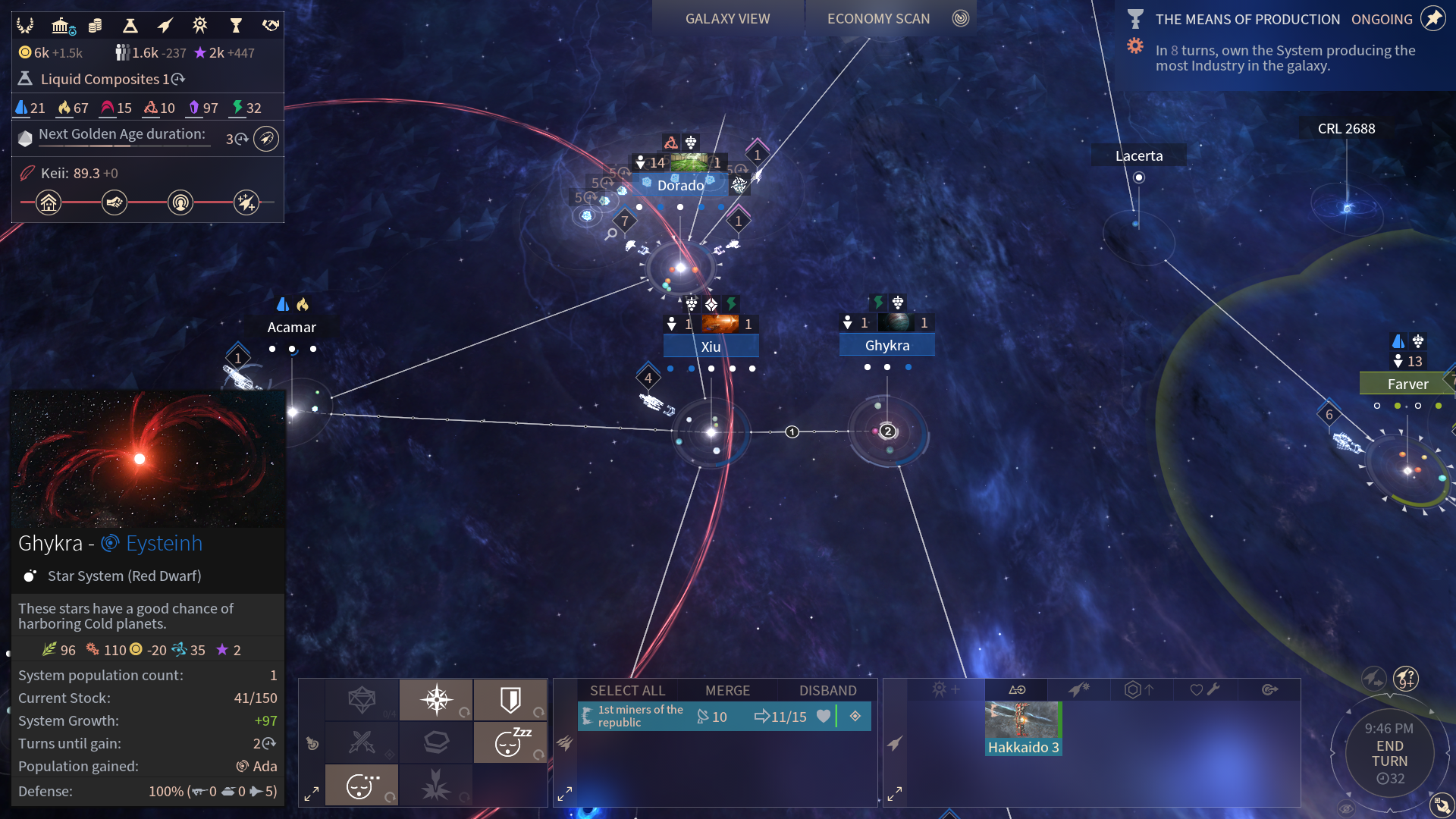Select the Xiu system label

pyautogui.click(x=711, y=347)
